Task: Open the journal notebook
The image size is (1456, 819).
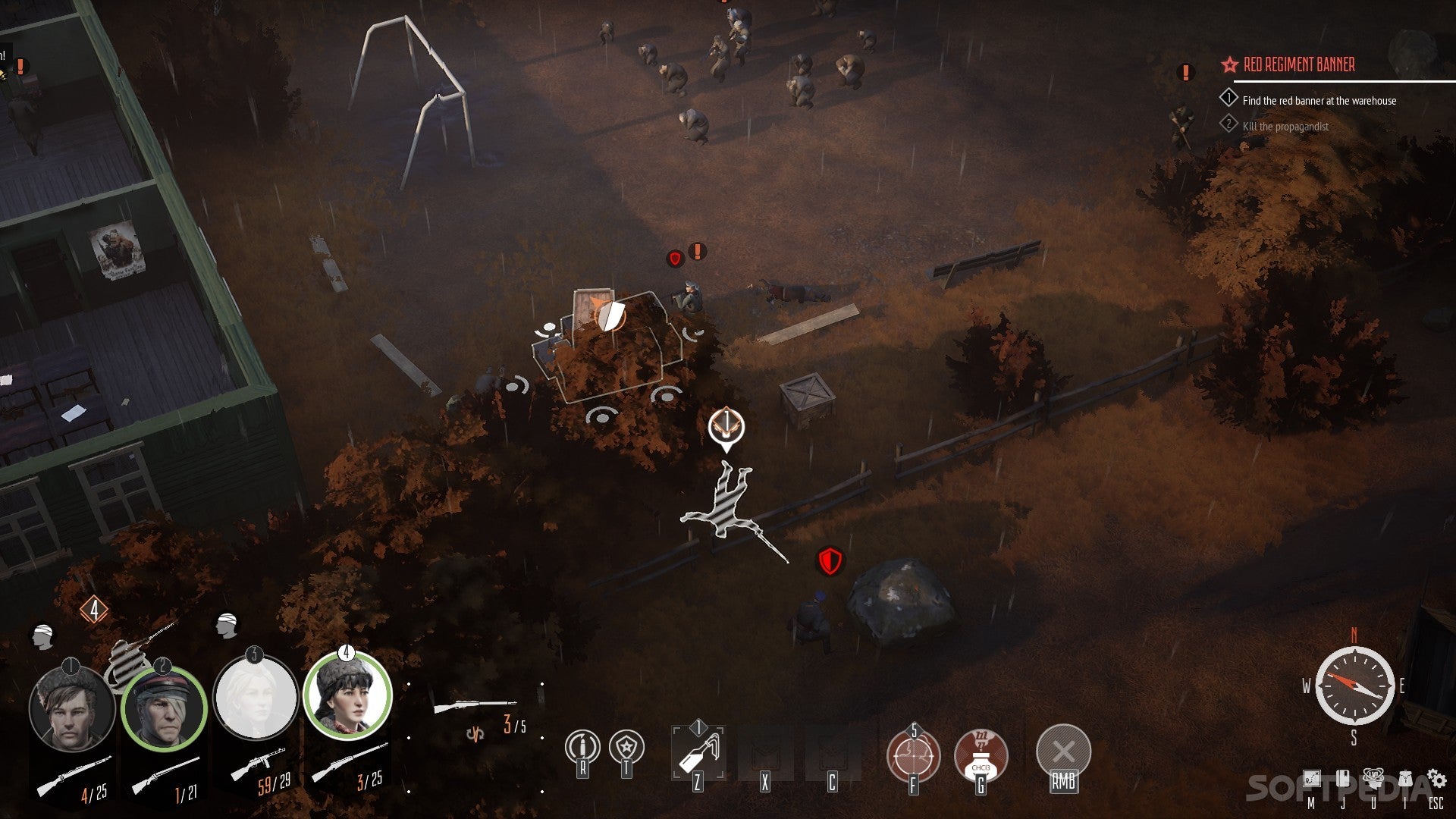Action: pos(1342,780)
